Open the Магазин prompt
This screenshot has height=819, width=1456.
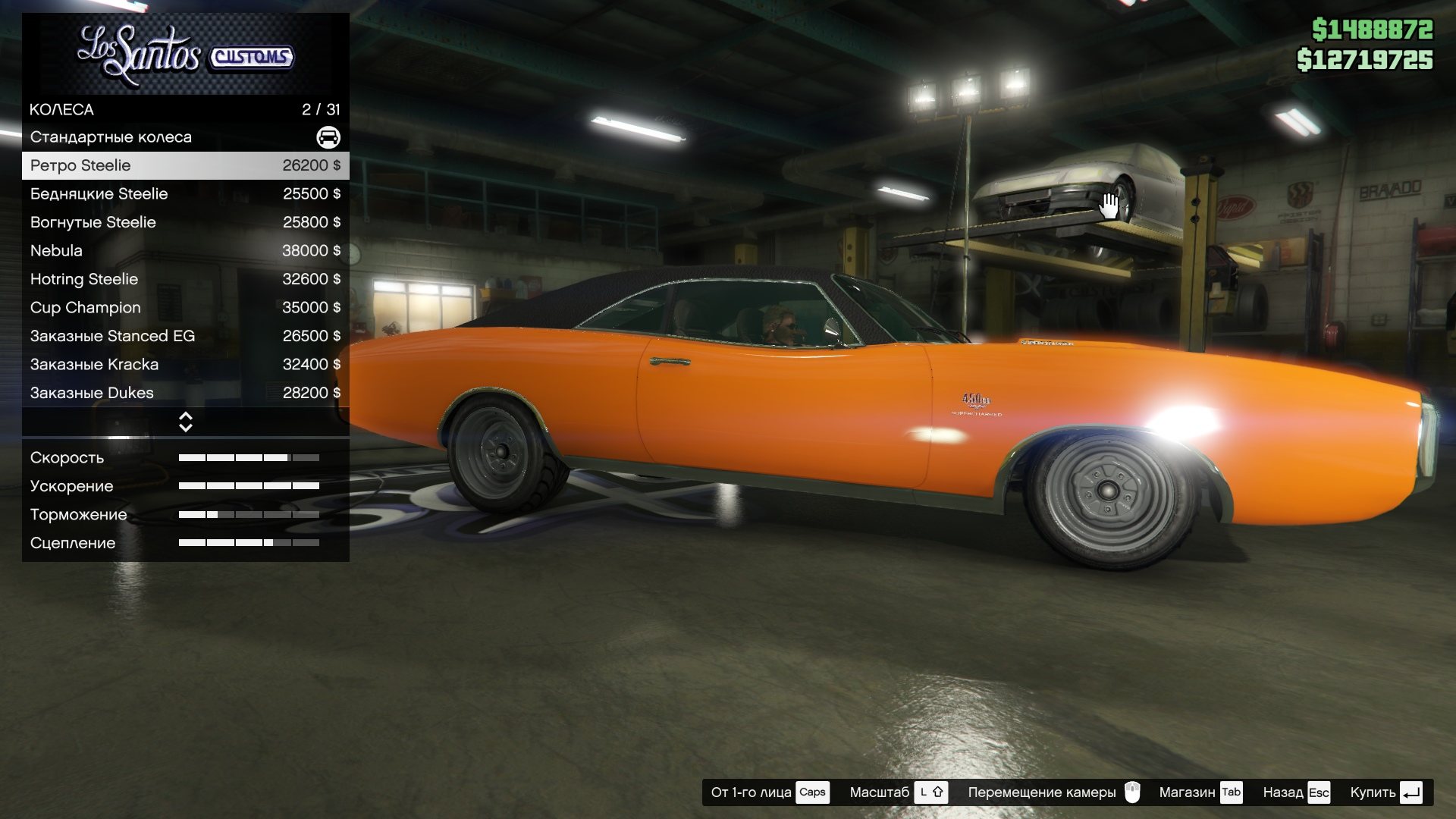(x=1200, y=792)
